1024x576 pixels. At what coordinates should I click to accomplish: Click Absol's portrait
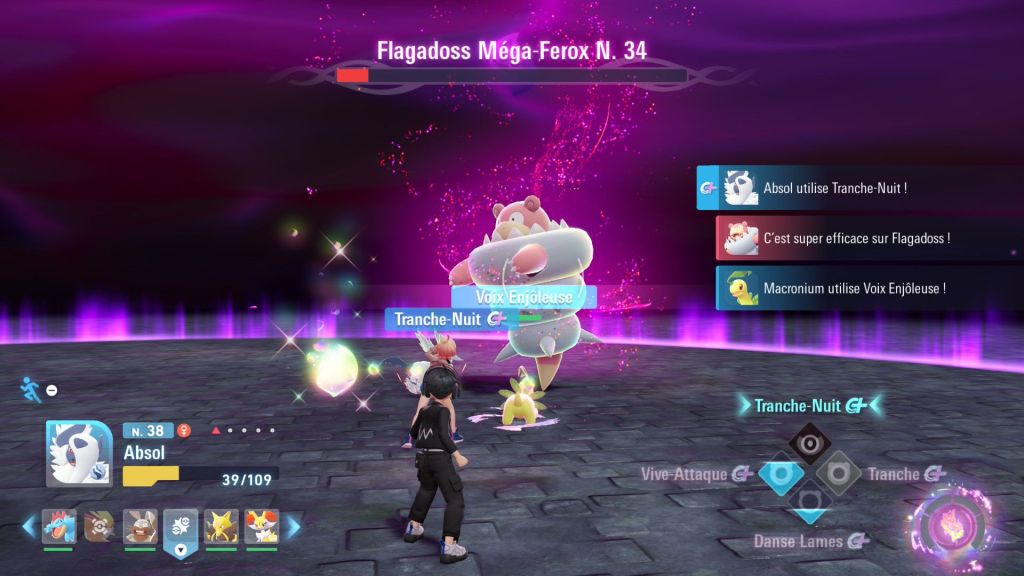coord(78,452)
